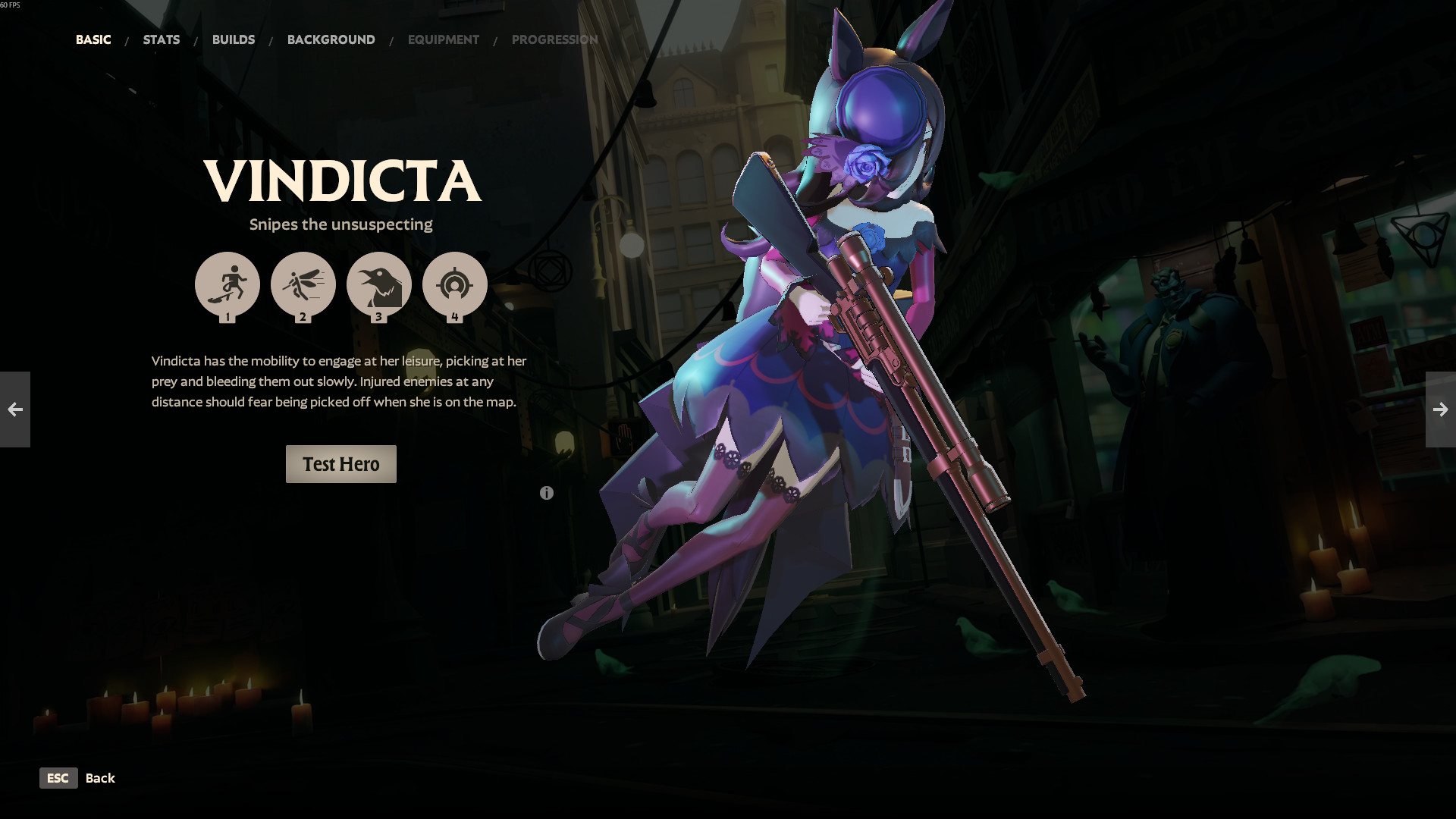View the BACKGROUND tab
The width and height of the screenshot is (1456, 819).
click(331, 39)
